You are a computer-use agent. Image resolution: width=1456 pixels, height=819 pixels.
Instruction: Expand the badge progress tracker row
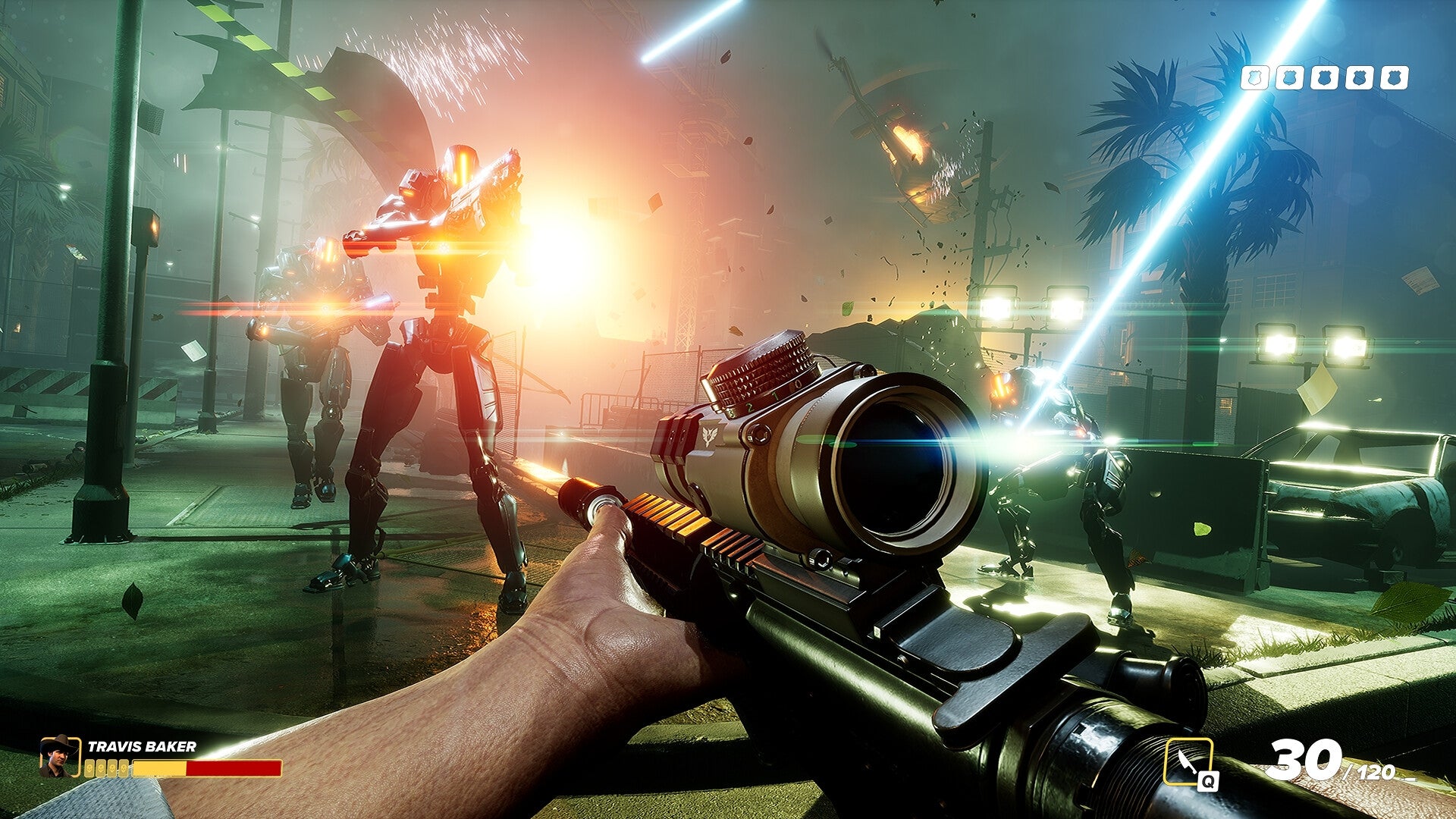pos(1325,77)
